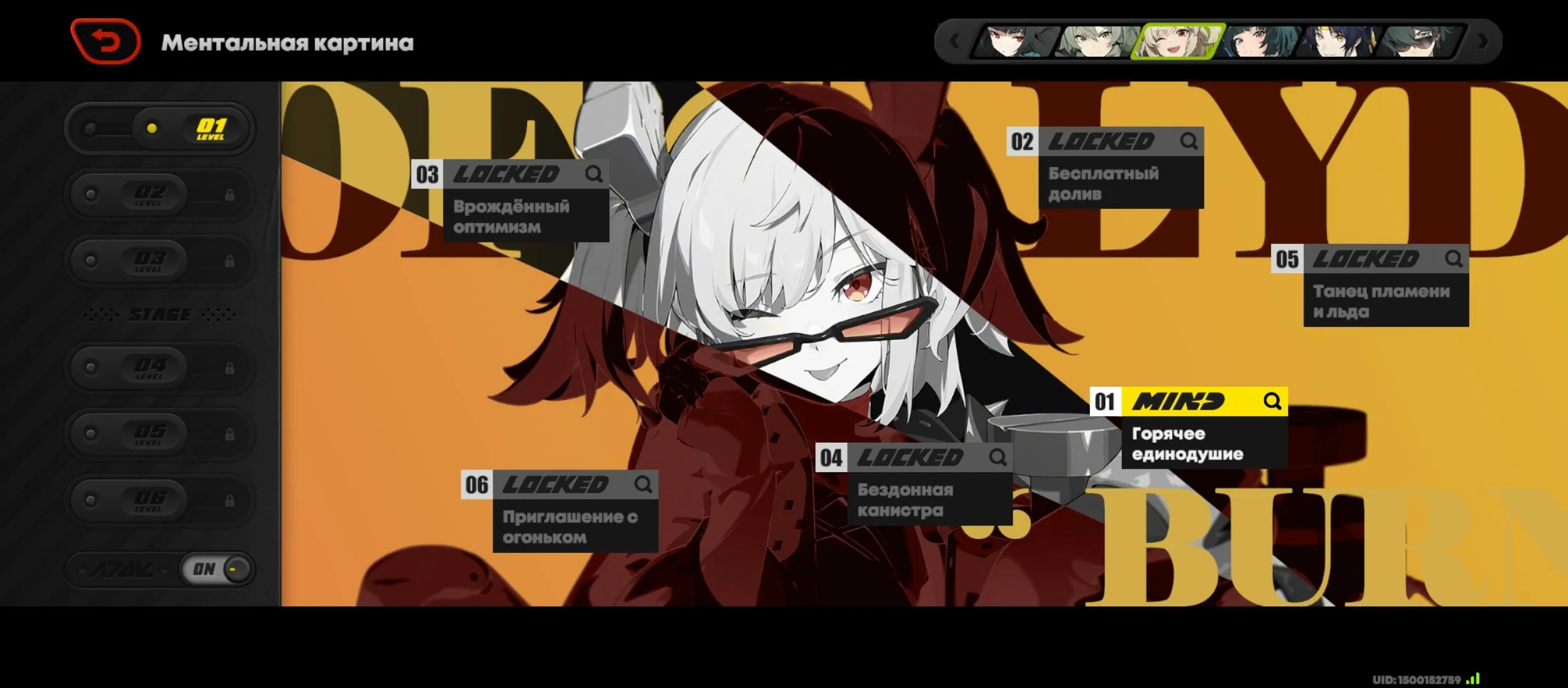Click the radio indicator on Level 05
Viewport: 1568px width, 688px height.
coord(90,434)
